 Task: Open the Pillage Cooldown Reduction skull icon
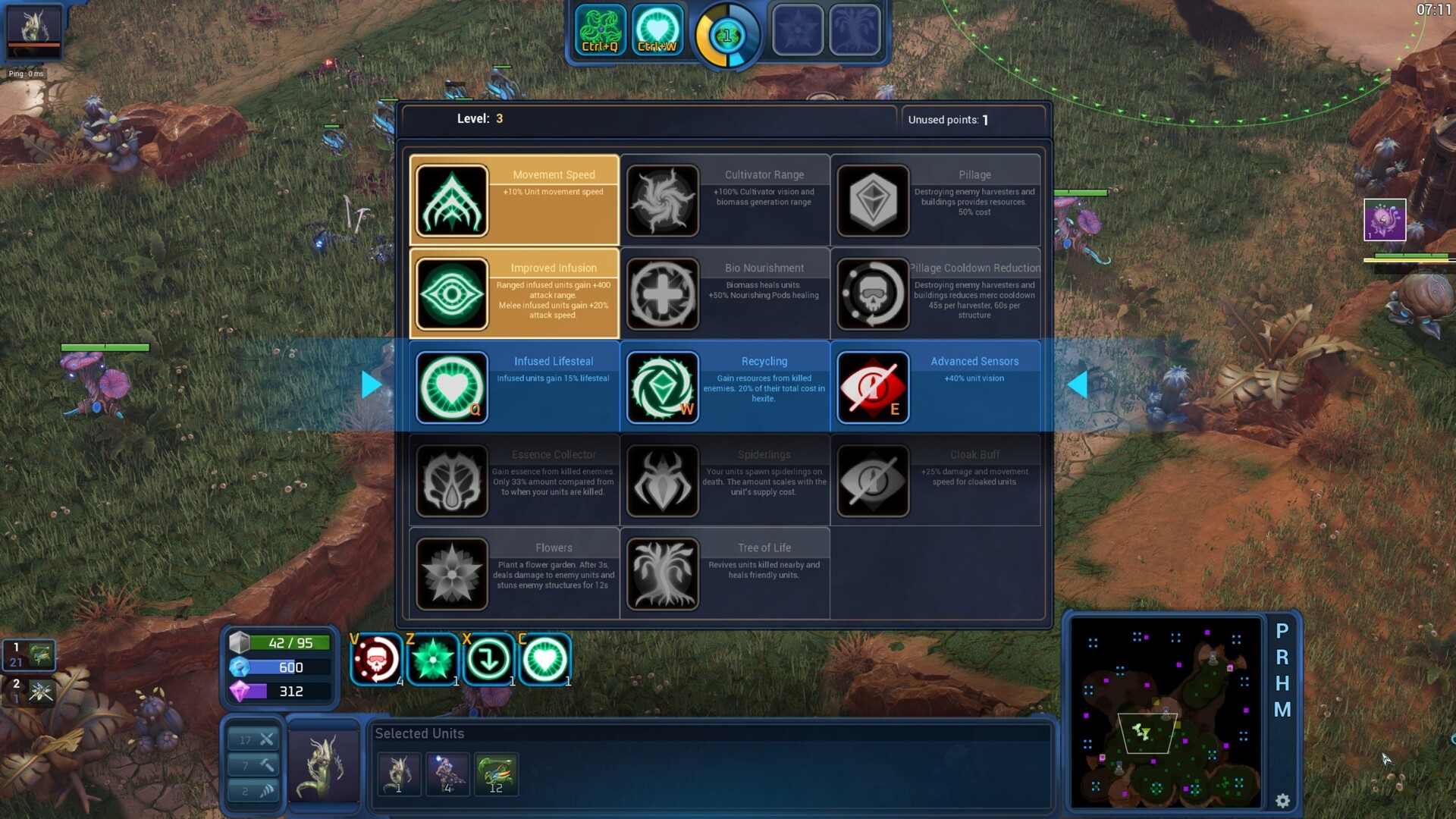(x=872, y=293)
